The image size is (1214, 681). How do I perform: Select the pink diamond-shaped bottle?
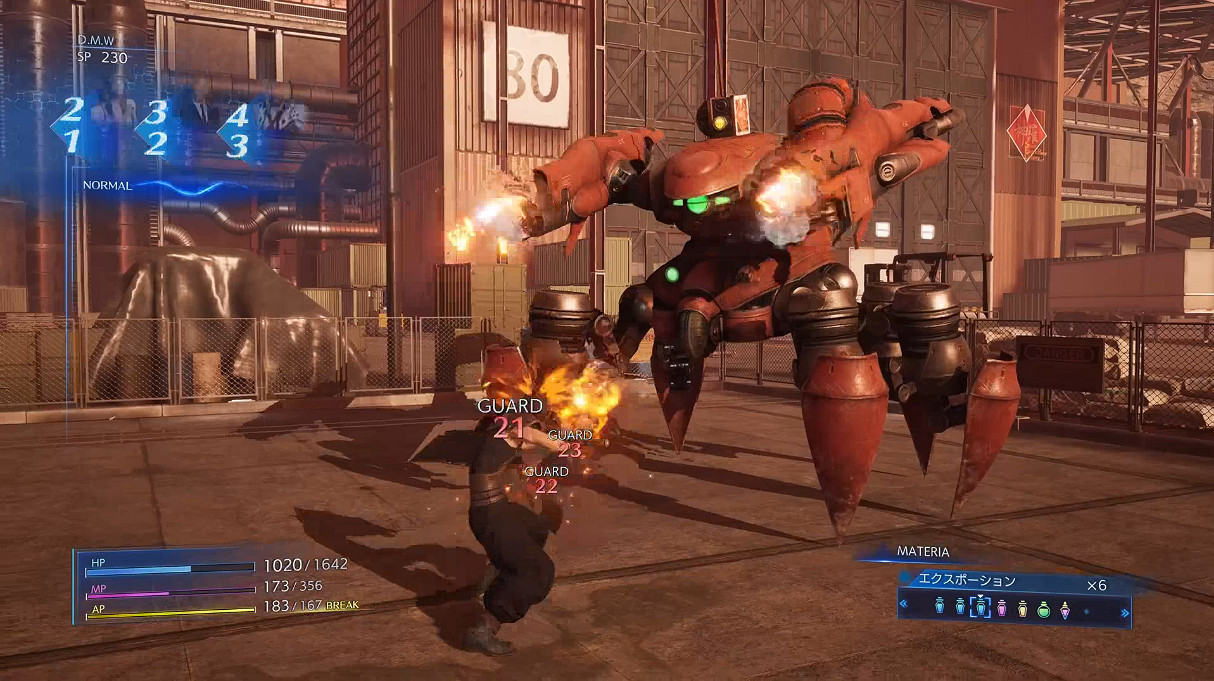1065,608
